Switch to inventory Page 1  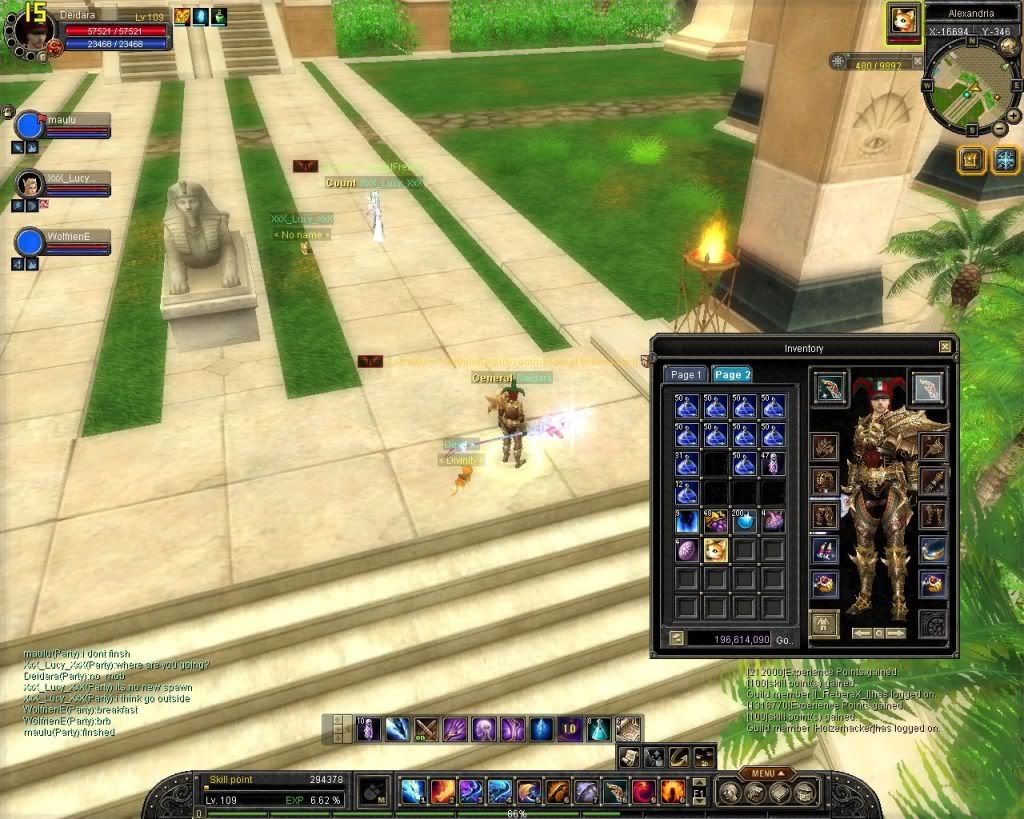click(686, 374)
